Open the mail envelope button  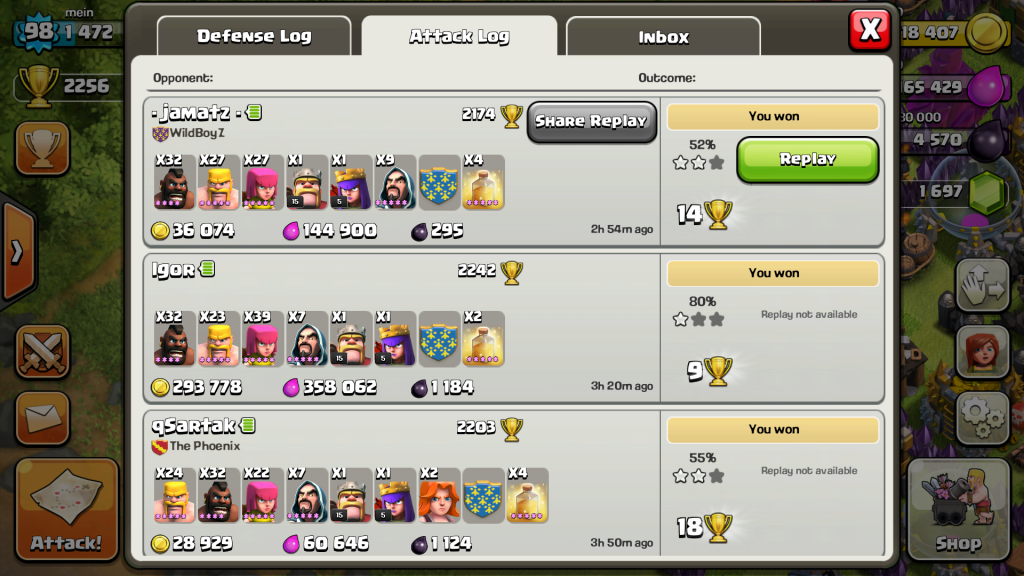point(42,418)
